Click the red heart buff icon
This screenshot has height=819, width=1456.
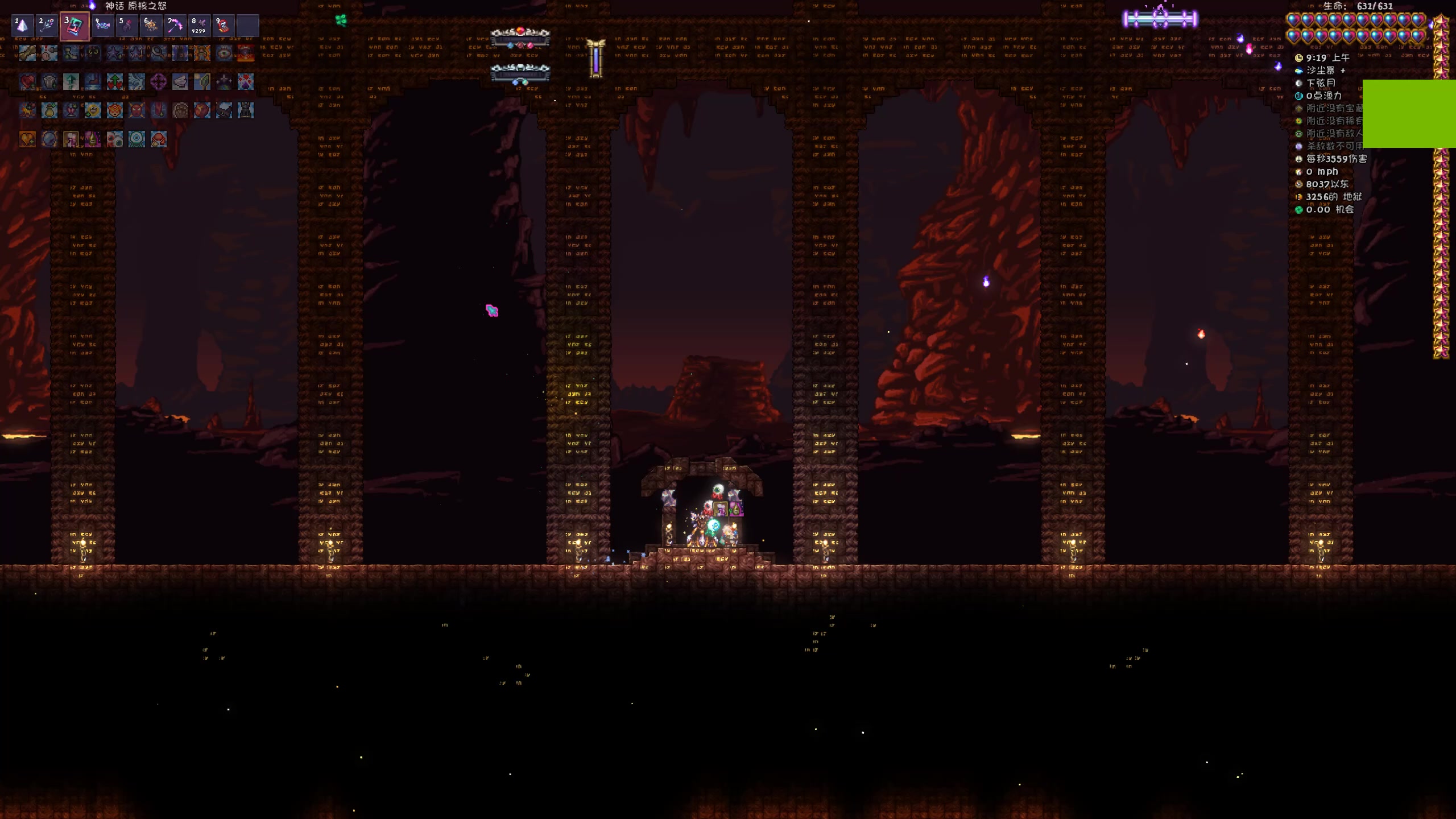tap(27, 82)
